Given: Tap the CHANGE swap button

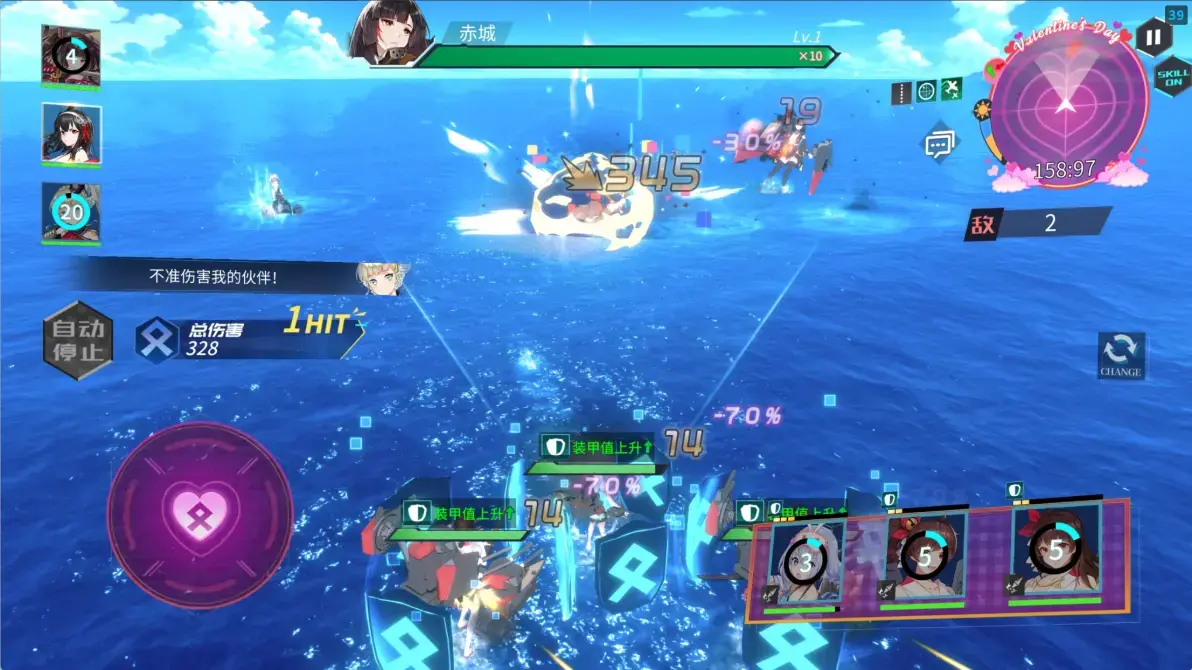Looking at the screenshot, I should tap(1120, 355).
